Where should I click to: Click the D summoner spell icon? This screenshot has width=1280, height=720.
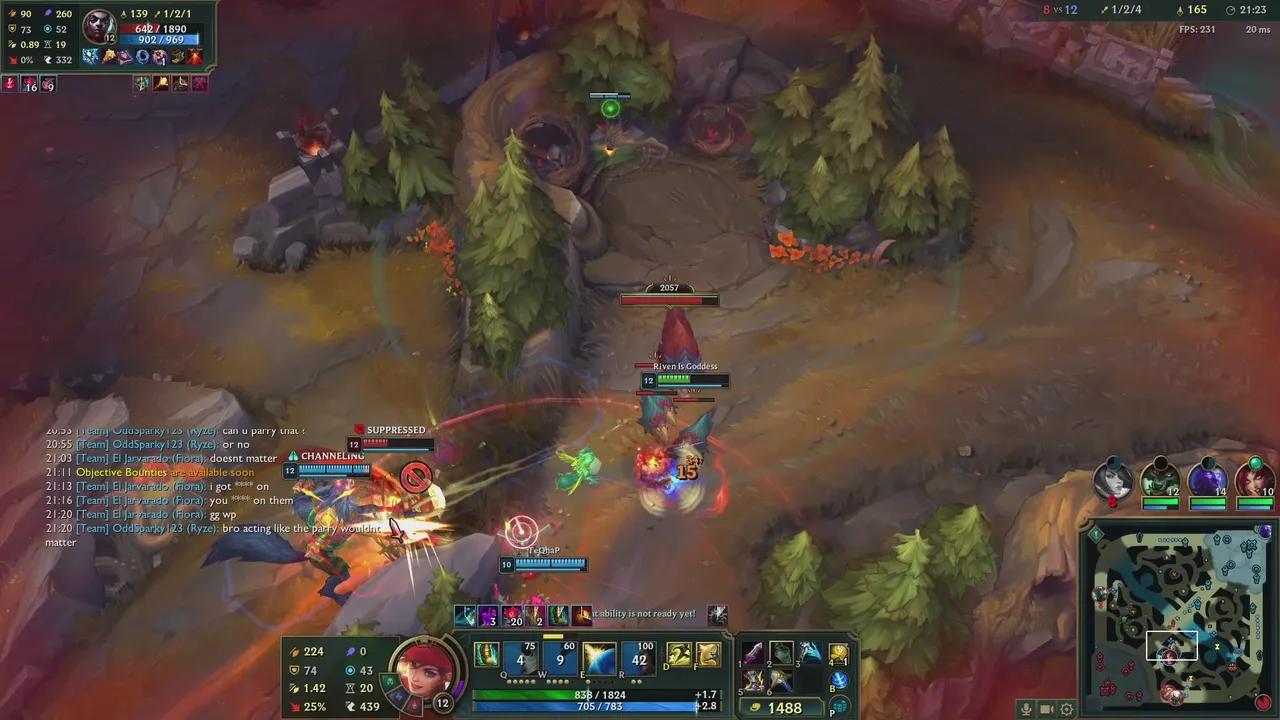point(679,656)
